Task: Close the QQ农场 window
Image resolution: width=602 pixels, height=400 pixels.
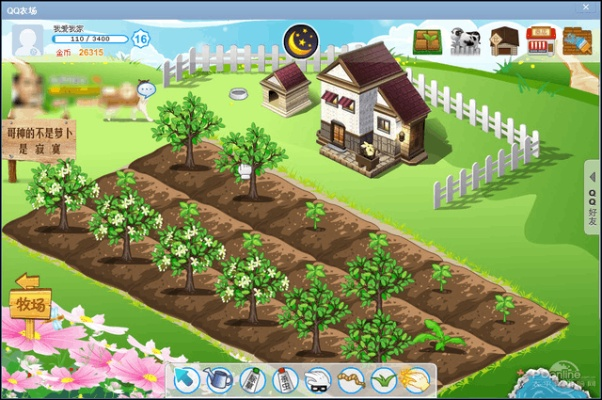Action: pos(586,8)
